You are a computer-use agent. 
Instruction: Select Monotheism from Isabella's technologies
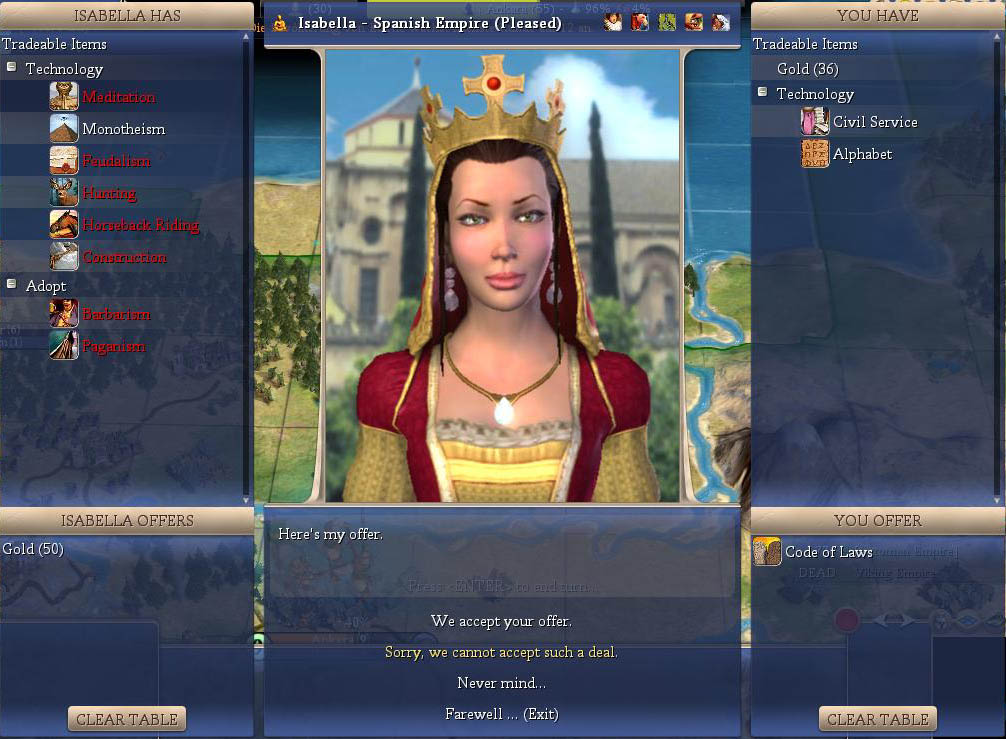point(123,129)
